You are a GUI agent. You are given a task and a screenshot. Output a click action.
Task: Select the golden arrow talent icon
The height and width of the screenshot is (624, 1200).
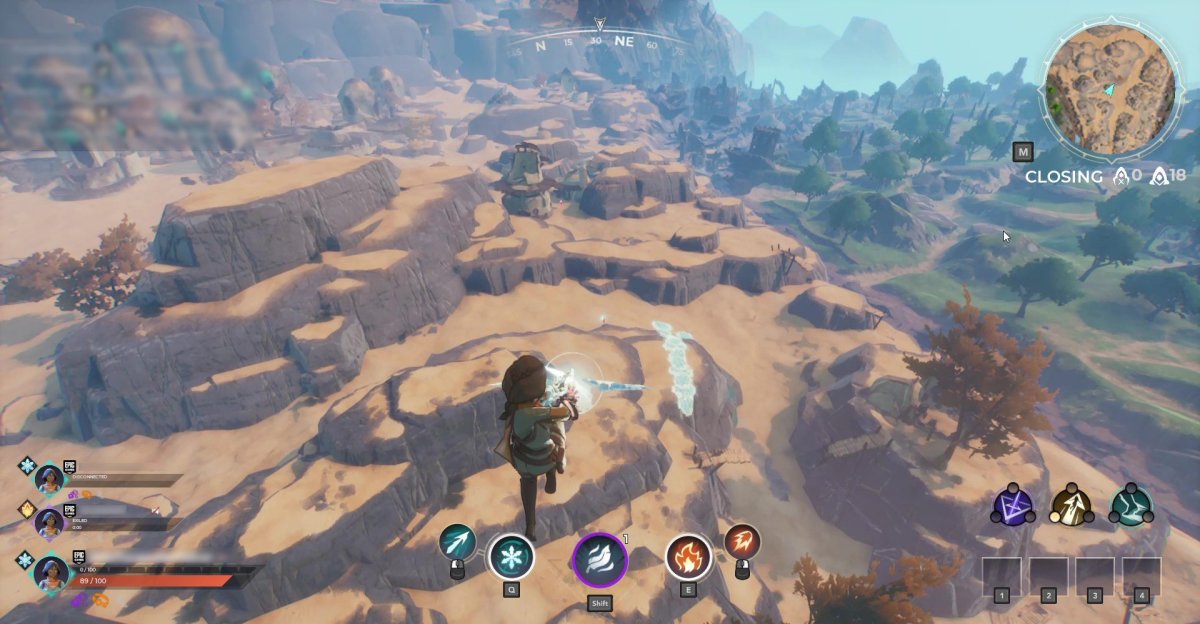pos(1071,506)
